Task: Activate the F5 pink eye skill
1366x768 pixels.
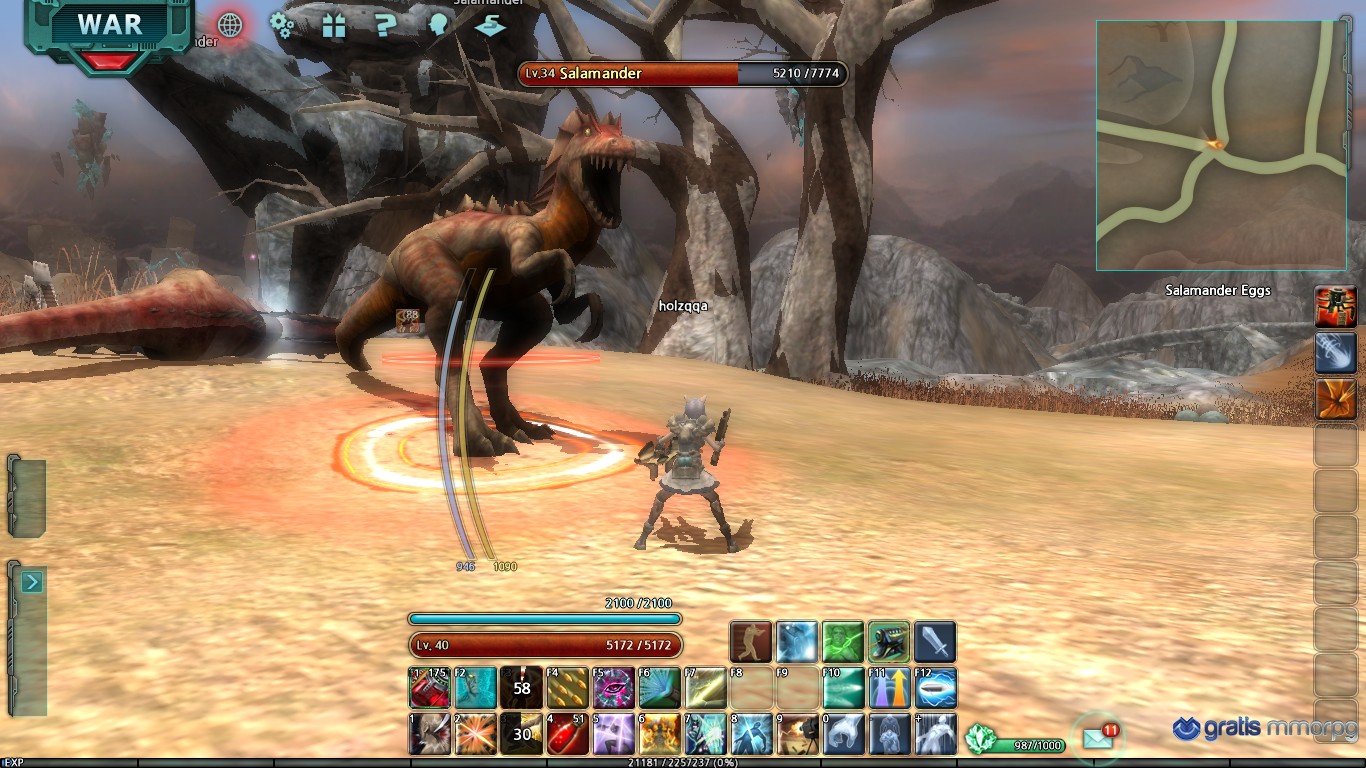Action: click(613, 688)
